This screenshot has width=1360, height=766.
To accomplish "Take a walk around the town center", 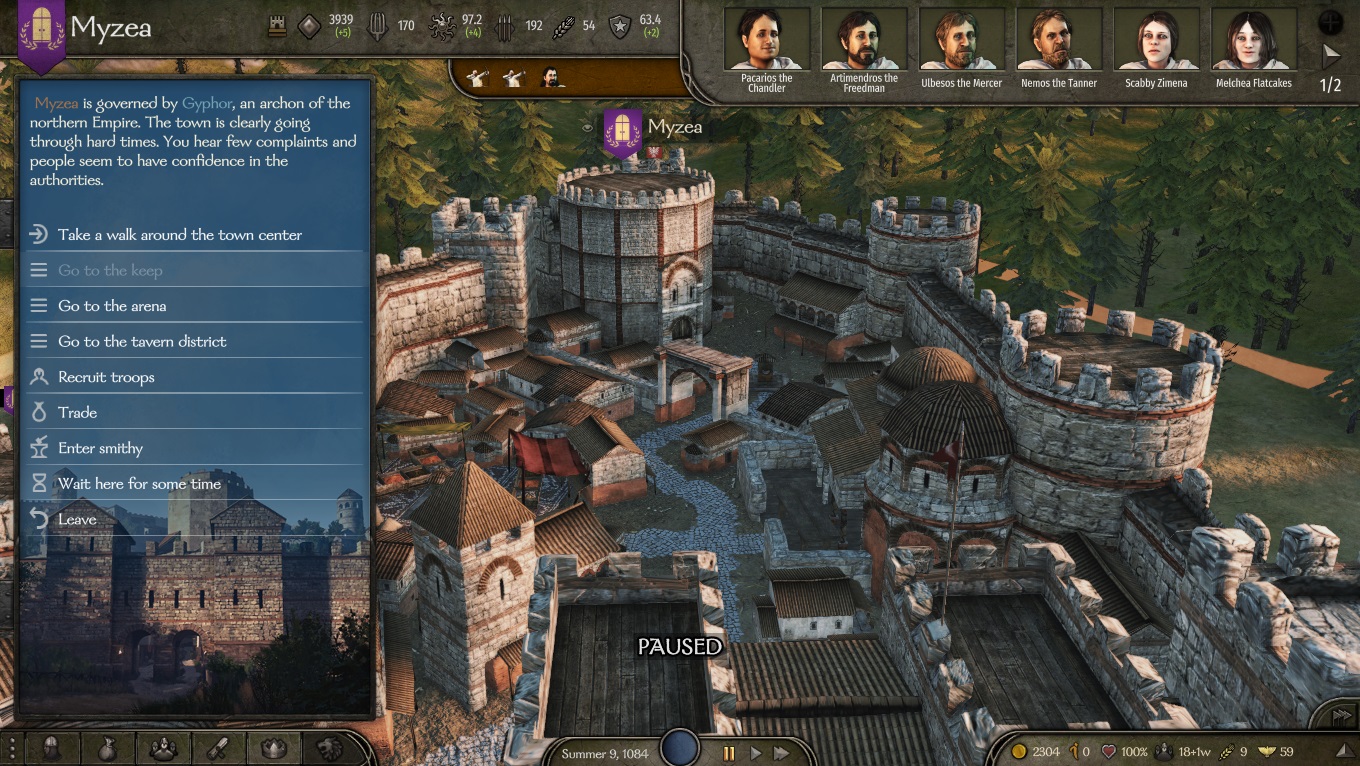I will click(180, 235).
